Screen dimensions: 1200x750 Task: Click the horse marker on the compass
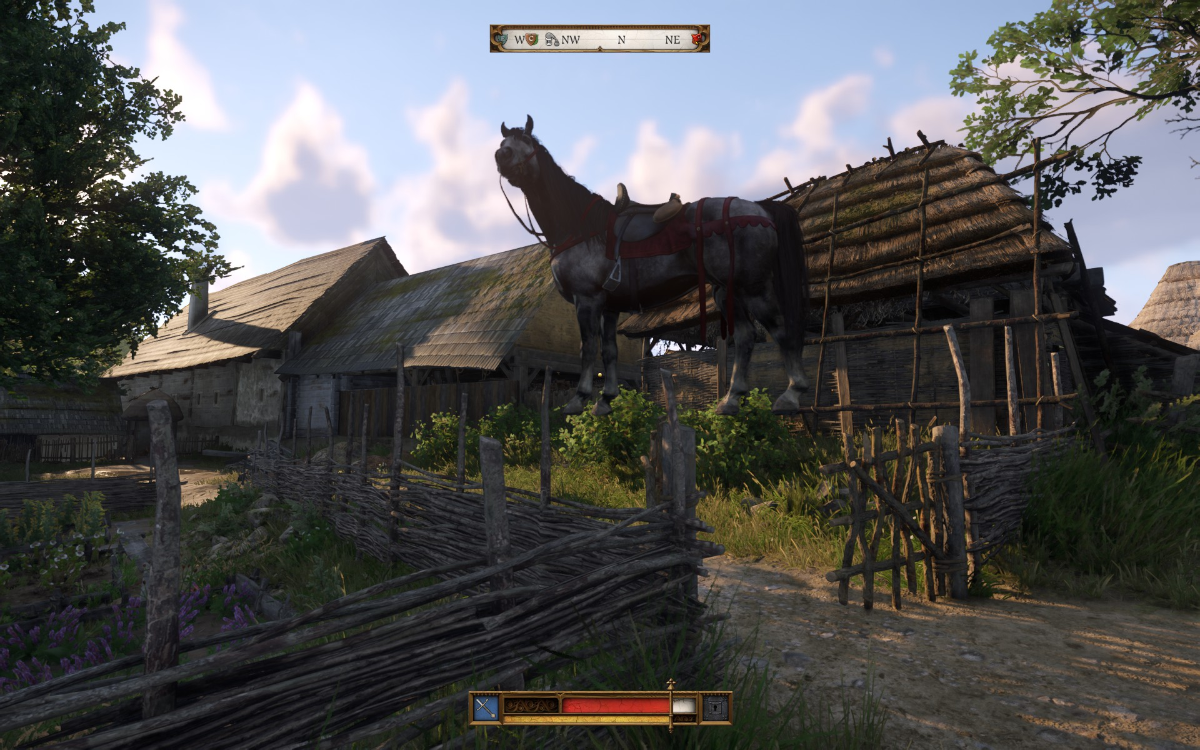[x=551, y=39]
